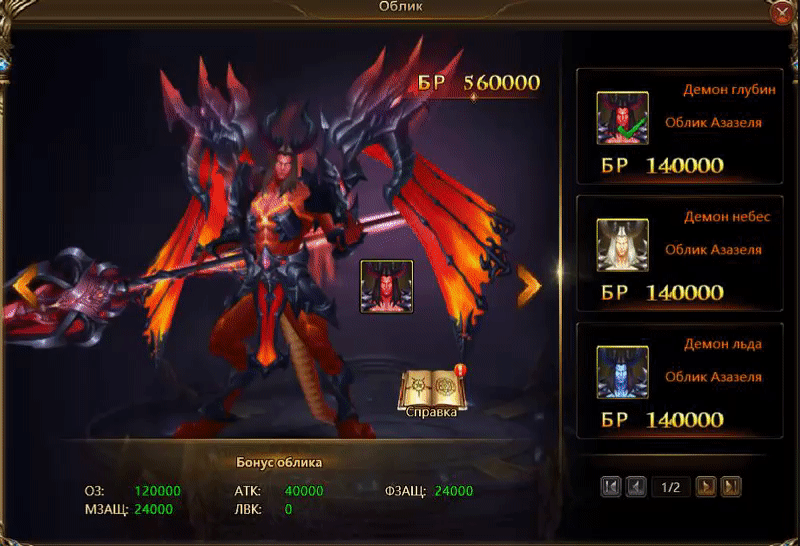Viewport: 800px width, 546px height.
Task: Close the Облик window
Action: (x=783, y=13)
